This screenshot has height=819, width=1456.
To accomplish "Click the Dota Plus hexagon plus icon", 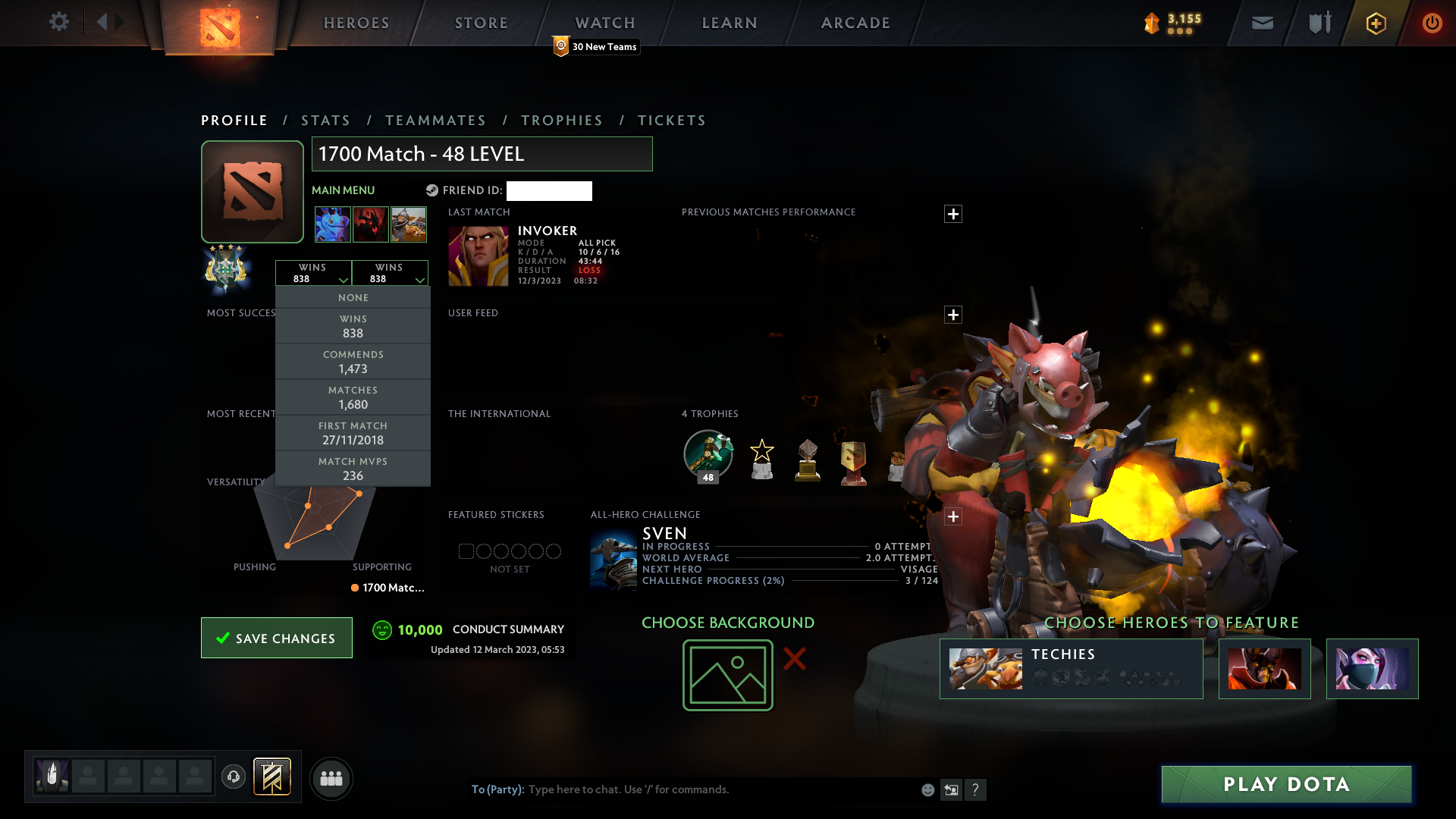I will pyautogui.click(x=1375, y=23).
